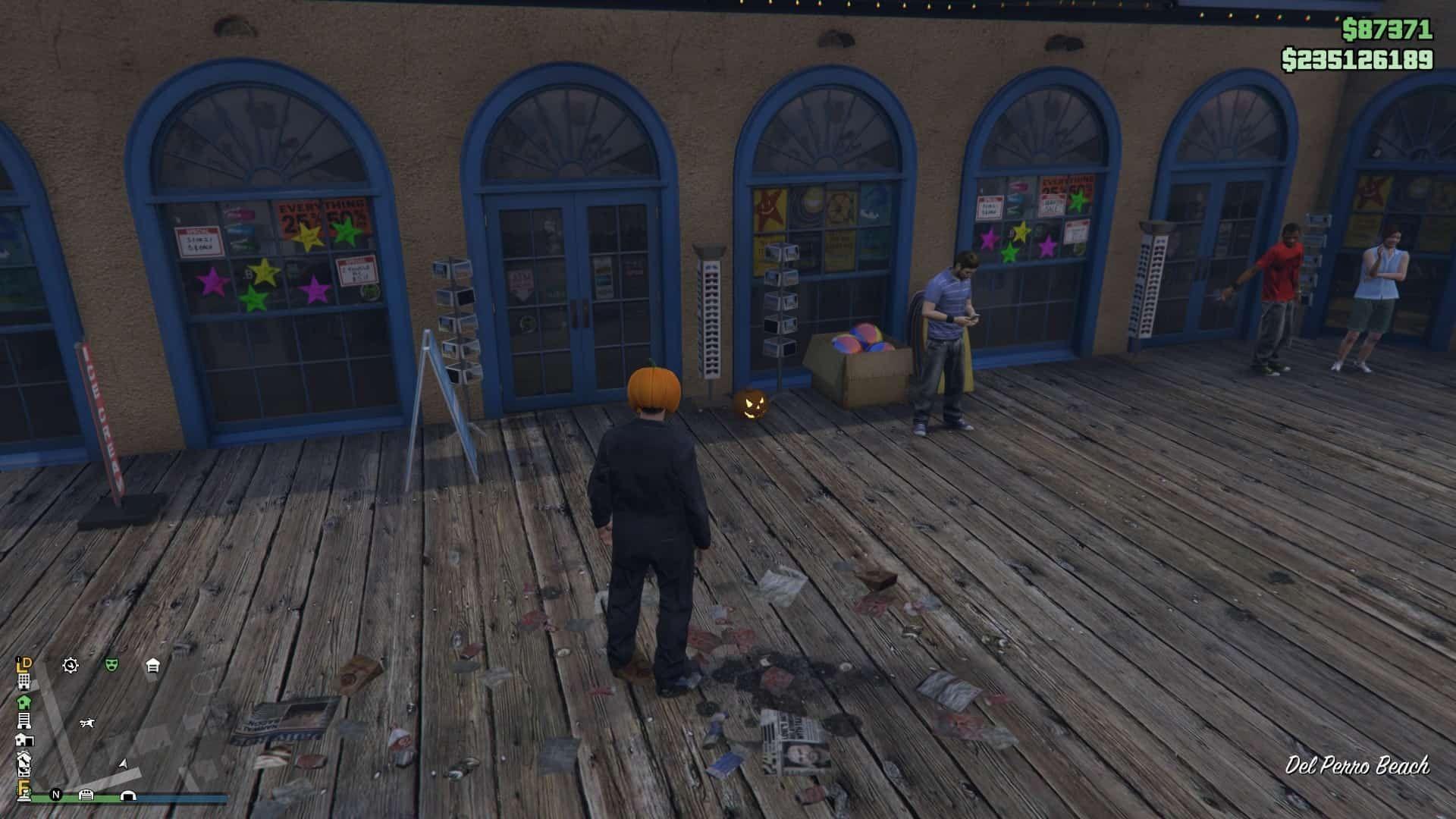
Task: Click the player arrow on the minimap
Action: (124, 763)
